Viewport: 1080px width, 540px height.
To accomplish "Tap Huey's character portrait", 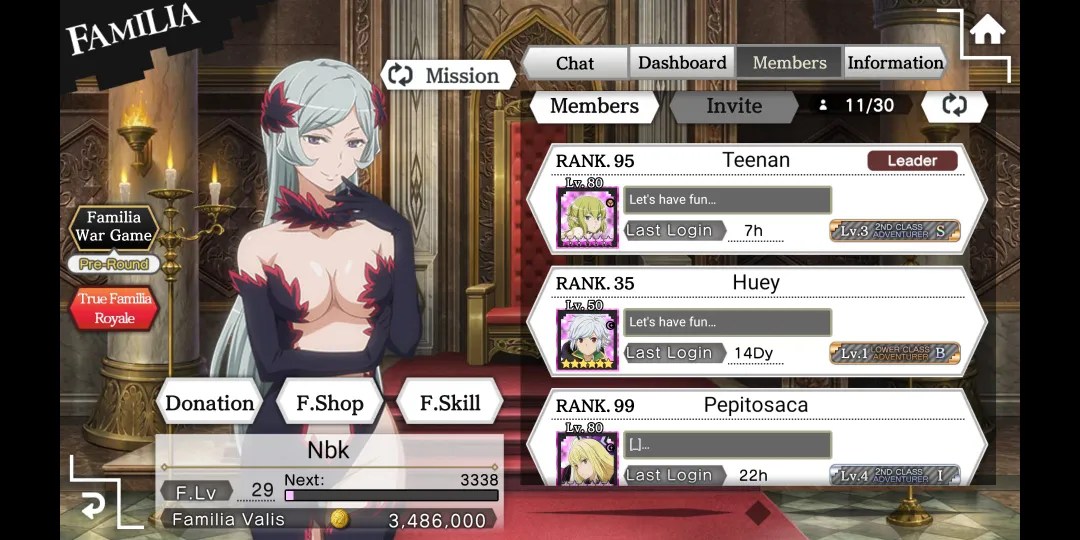I will (587, 338).
